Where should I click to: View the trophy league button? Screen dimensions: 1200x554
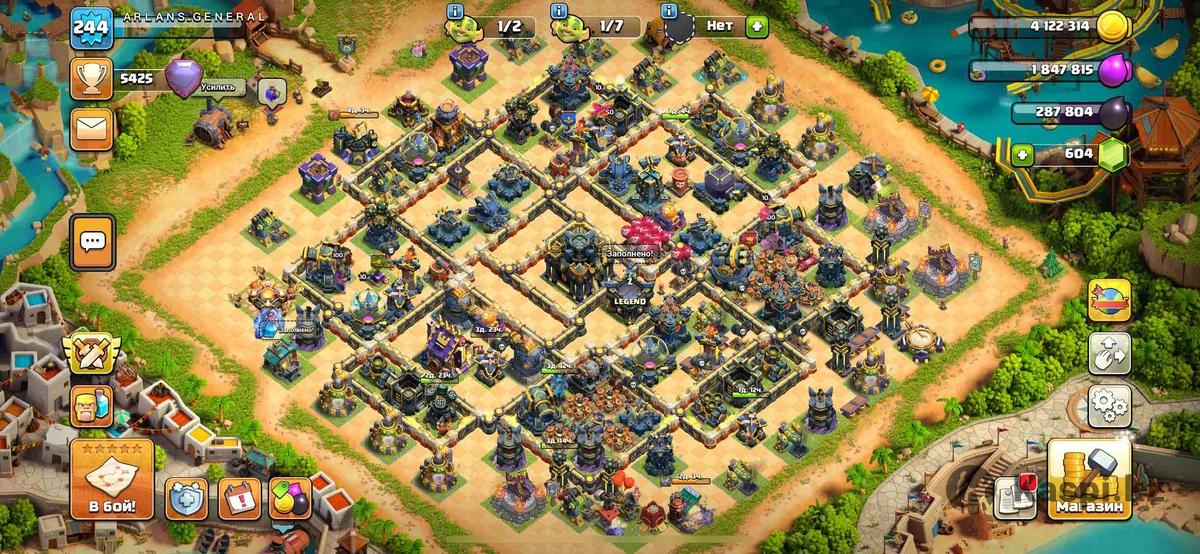pyautogui.click(x=91, y=78)
